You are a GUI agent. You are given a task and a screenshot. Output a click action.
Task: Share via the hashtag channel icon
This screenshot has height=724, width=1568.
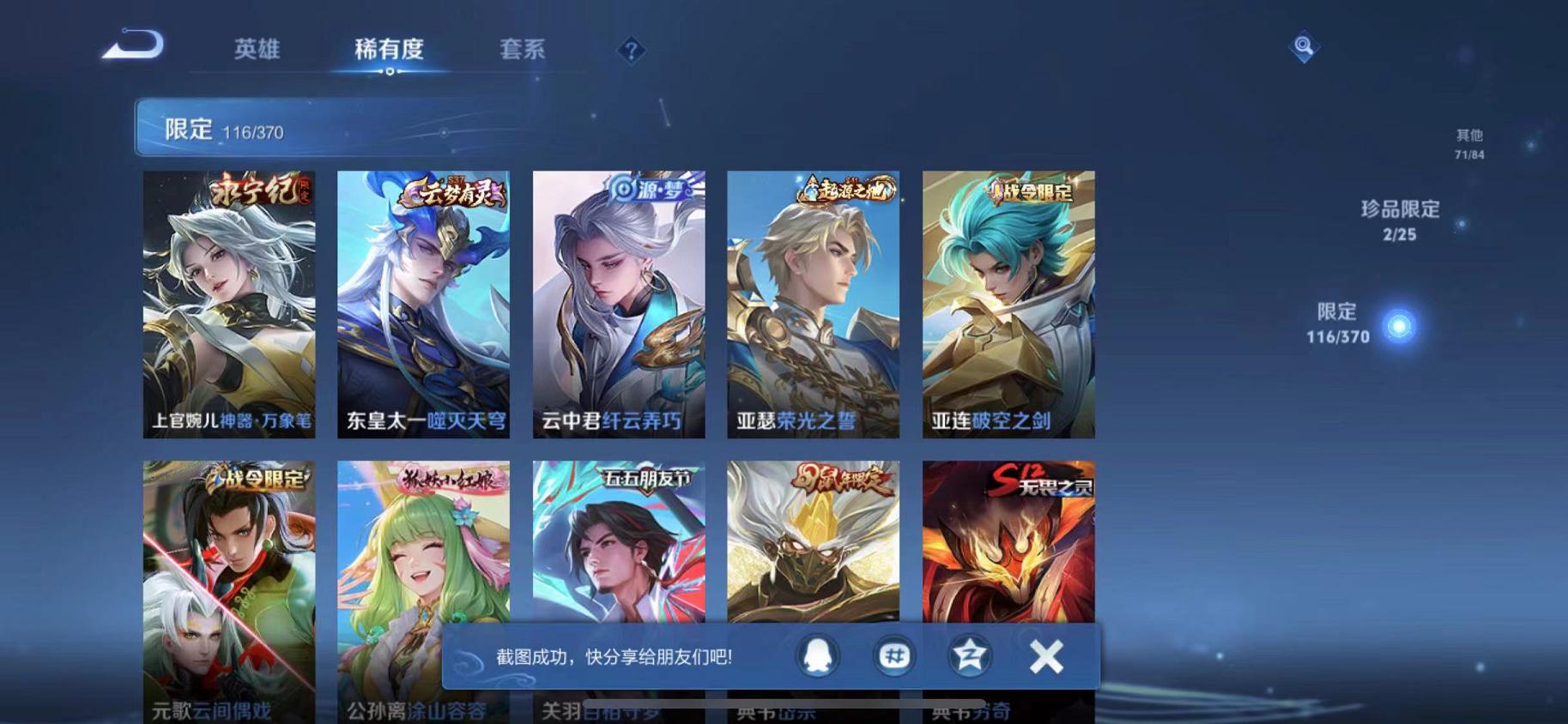(x=893, y=655)
